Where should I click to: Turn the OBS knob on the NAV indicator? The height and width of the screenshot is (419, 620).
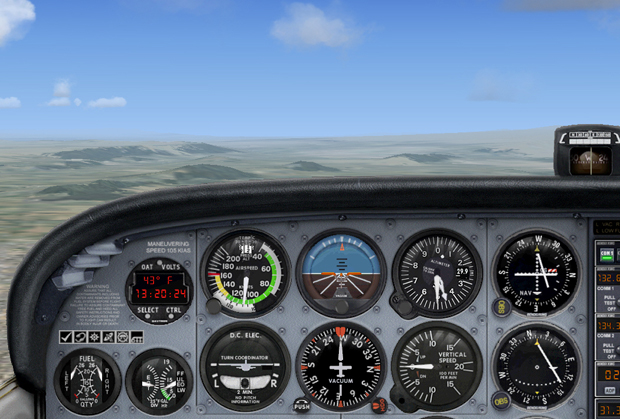pos(502,309)
